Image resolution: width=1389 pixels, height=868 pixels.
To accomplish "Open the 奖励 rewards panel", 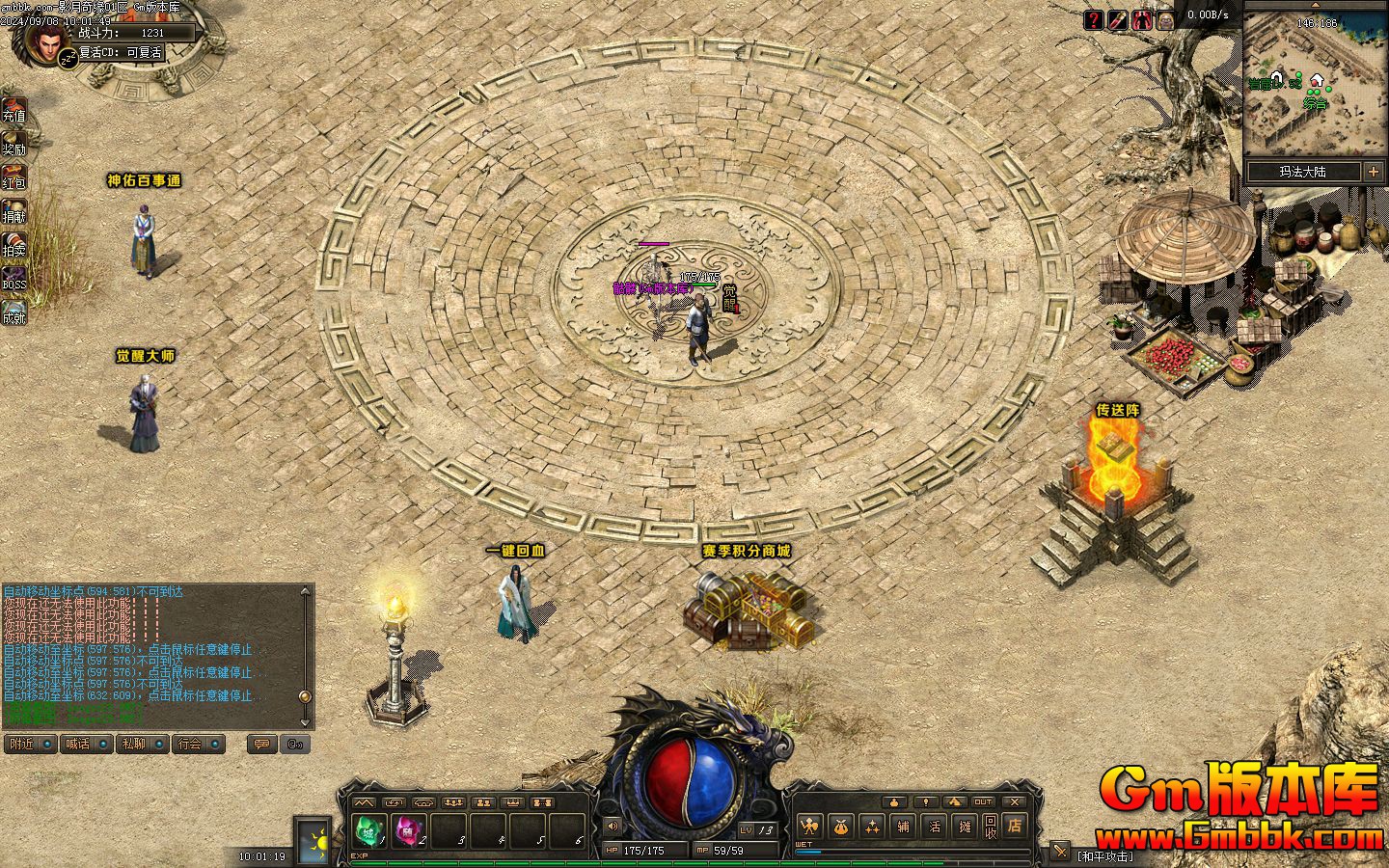I will [14, 143].
